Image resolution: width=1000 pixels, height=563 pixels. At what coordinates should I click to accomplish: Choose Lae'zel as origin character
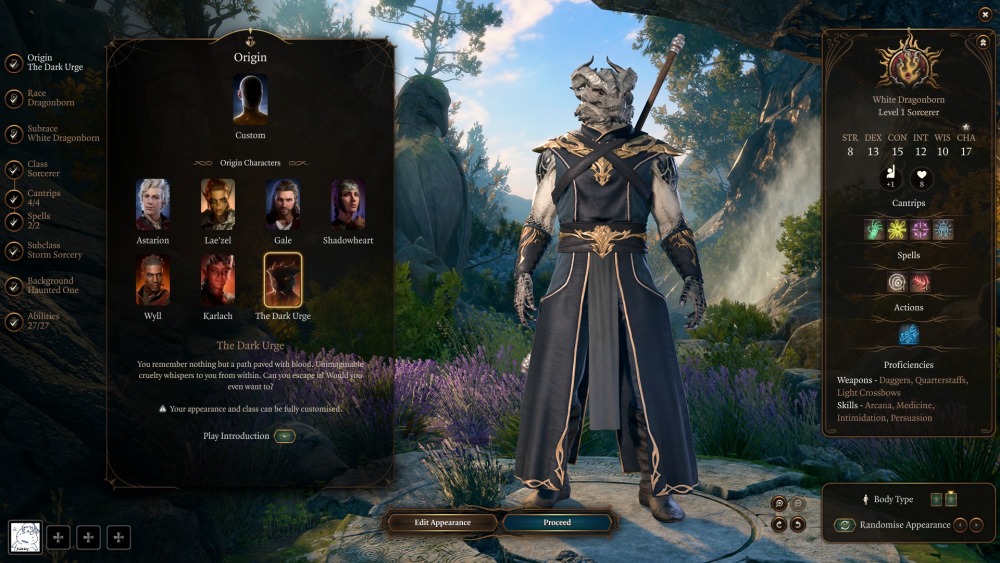pyautogui.click(x=218, y=205)
